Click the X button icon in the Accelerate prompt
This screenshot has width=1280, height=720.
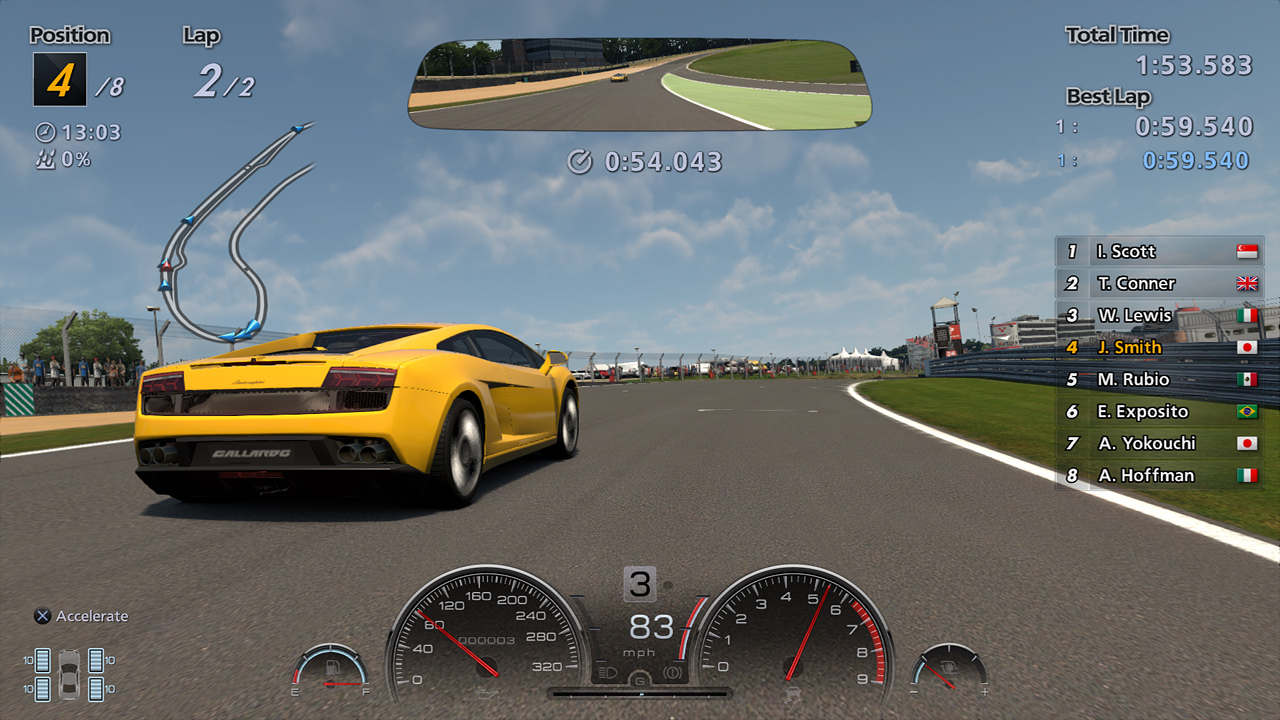pyautogui.click(x=43, y=616)
